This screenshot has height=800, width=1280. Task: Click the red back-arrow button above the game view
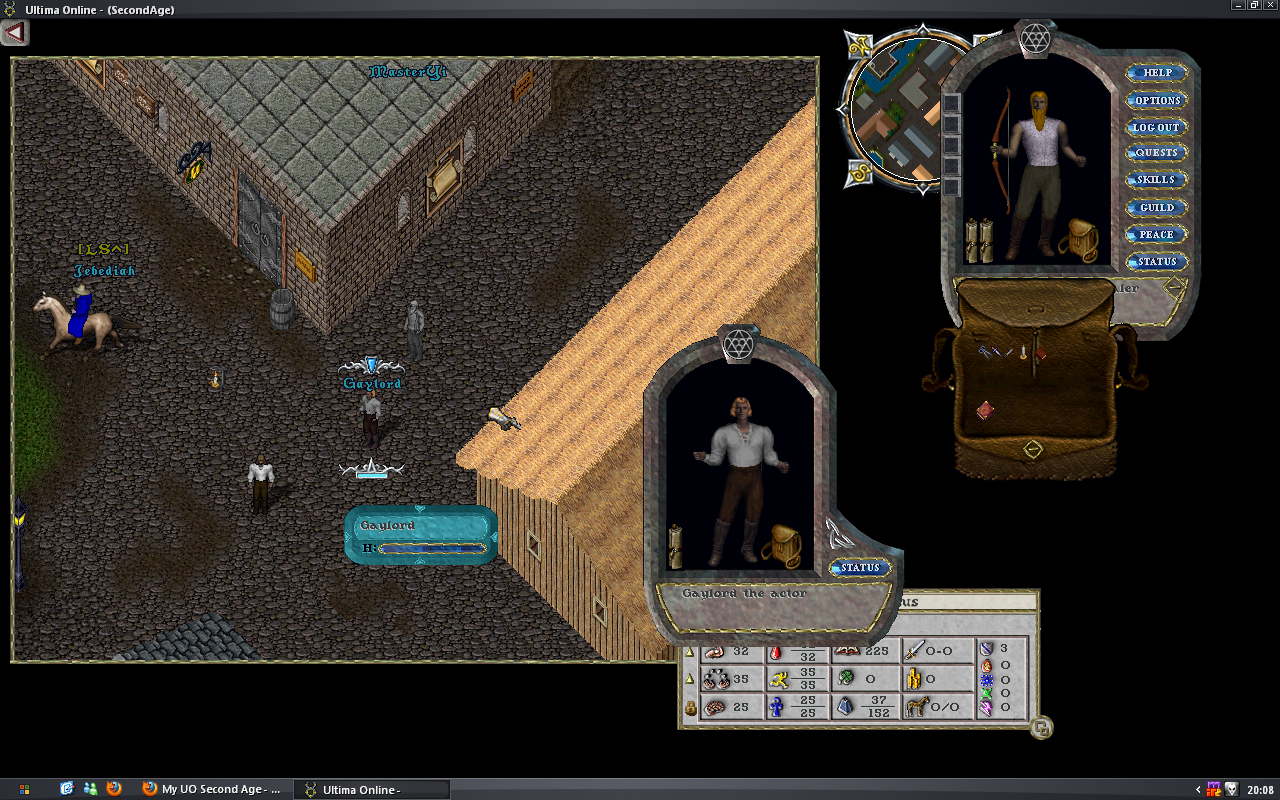14,33
